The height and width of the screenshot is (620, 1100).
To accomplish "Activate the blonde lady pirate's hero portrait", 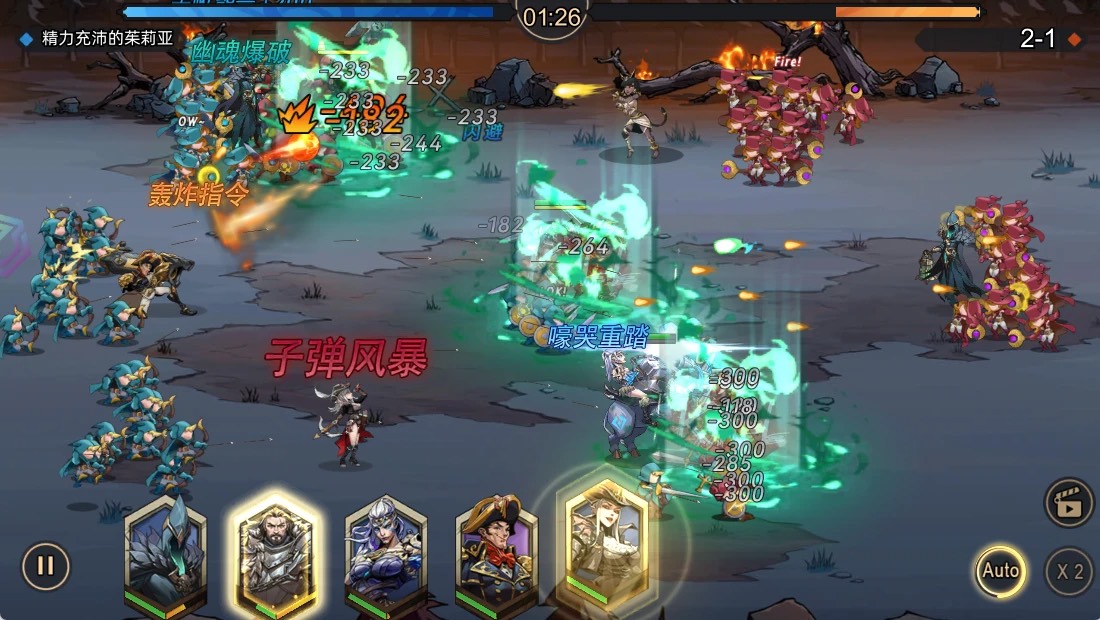I will tap(608, 540).
